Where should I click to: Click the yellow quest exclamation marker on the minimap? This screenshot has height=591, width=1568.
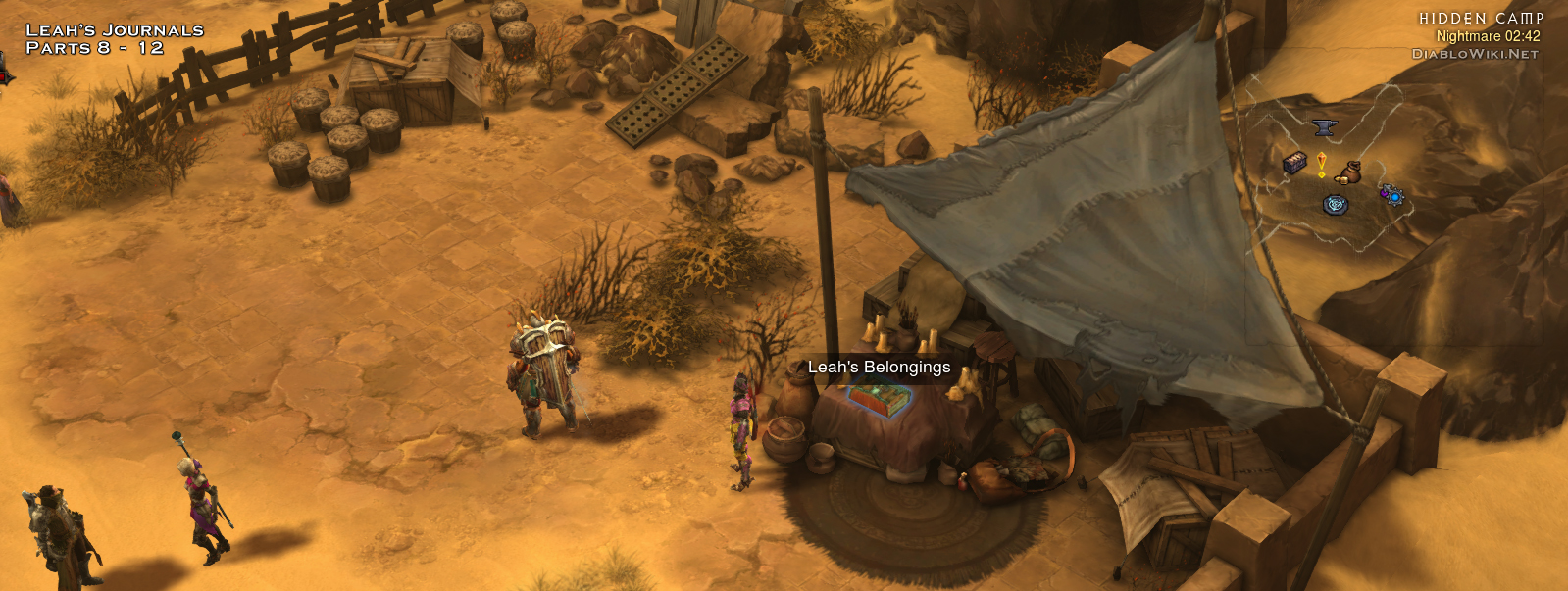(x=1322, y=164)
